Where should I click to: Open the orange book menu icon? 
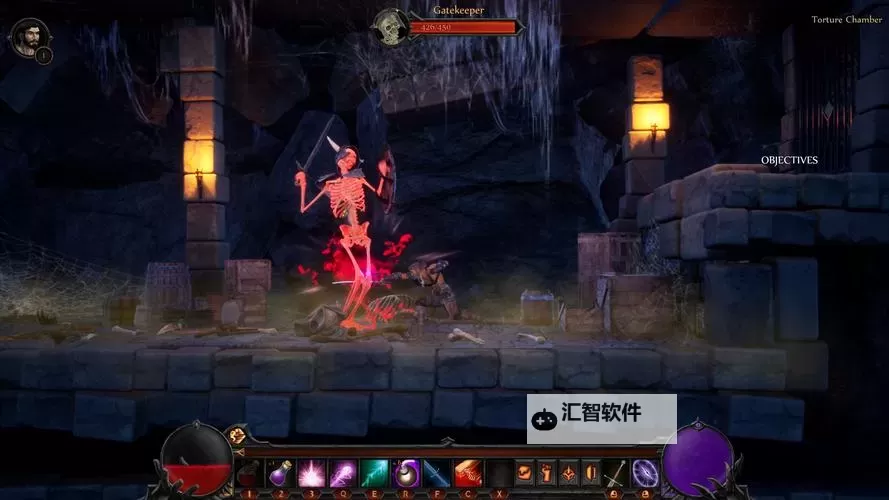coord(591,473)
